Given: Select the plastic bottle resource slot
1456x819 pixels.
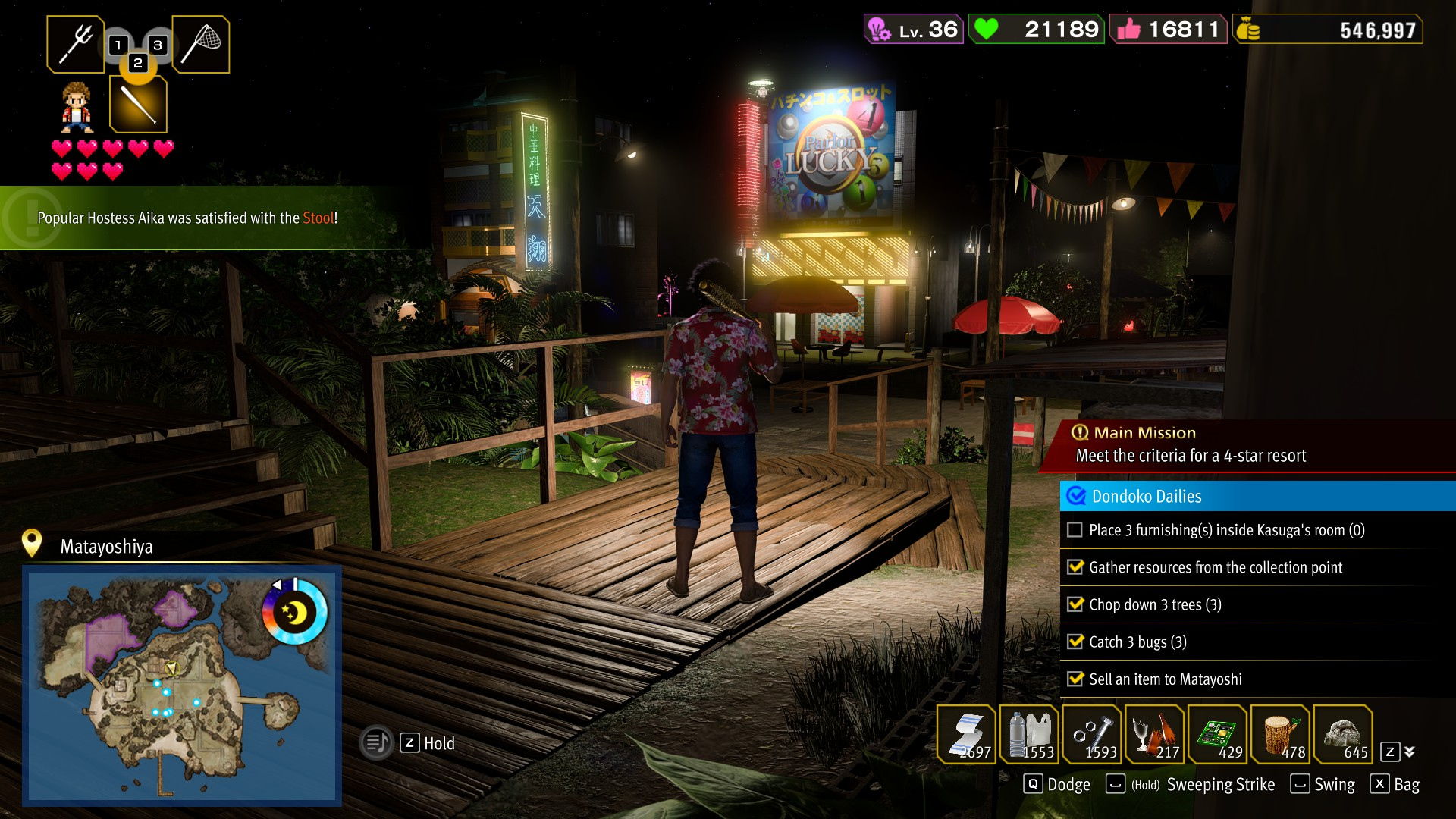Looking at the screenshot, I should click(x=1029, y=734).
